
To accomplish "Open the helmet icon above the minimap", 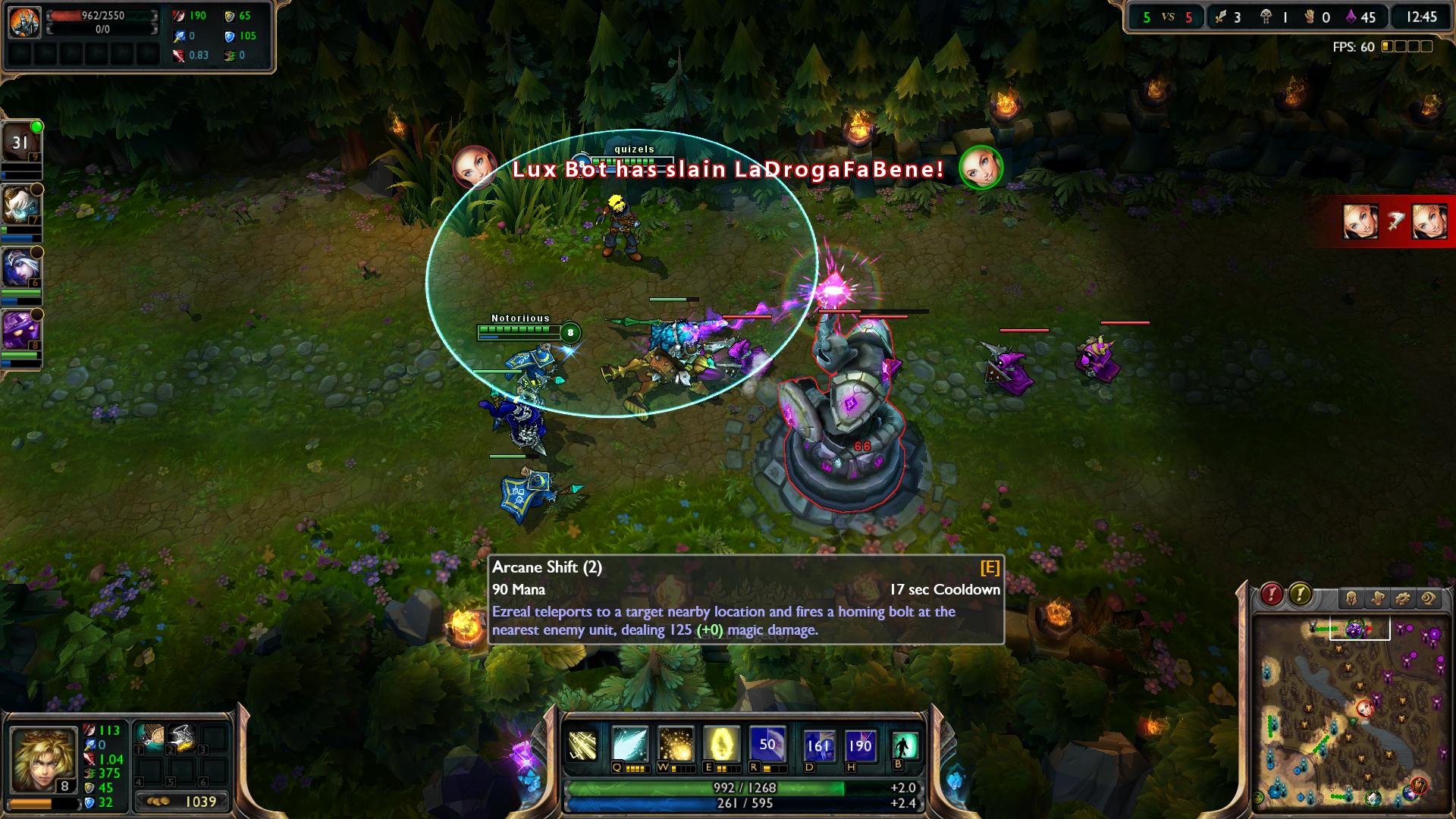I will [1351, 599].
